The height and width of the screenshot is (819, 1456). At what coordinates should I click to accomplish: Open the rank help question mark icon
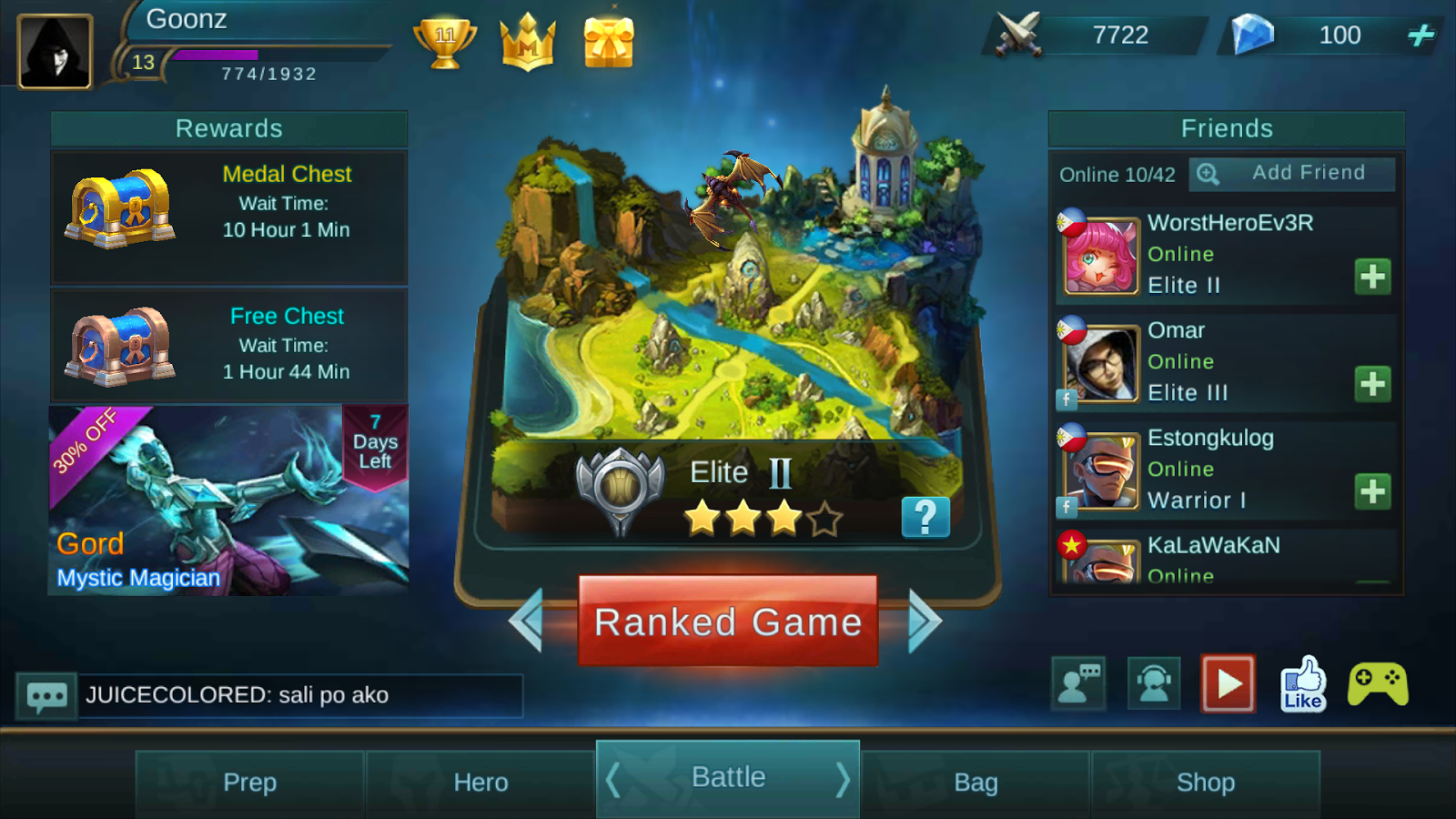(925, 516)
